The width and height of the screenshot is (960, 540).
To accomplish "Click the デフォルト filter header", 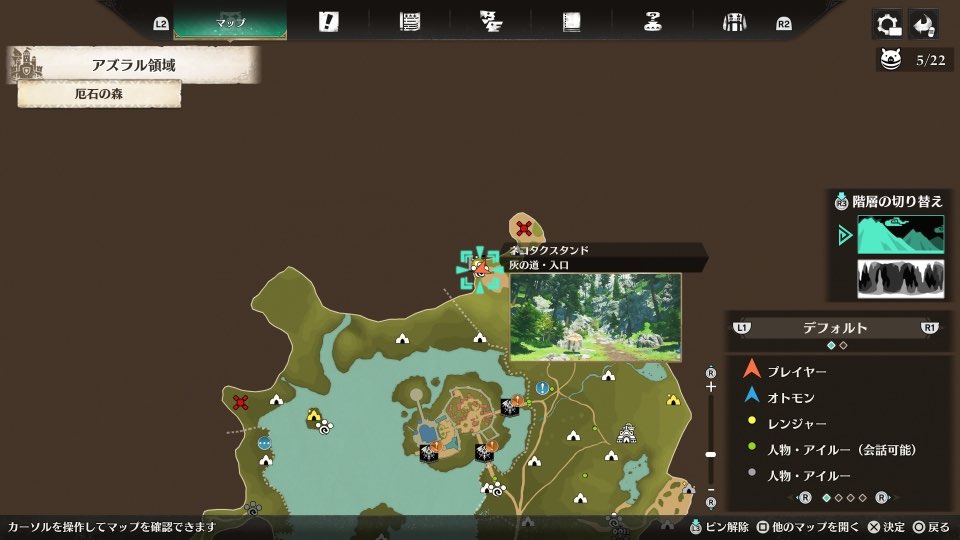I will coord(834,327).
